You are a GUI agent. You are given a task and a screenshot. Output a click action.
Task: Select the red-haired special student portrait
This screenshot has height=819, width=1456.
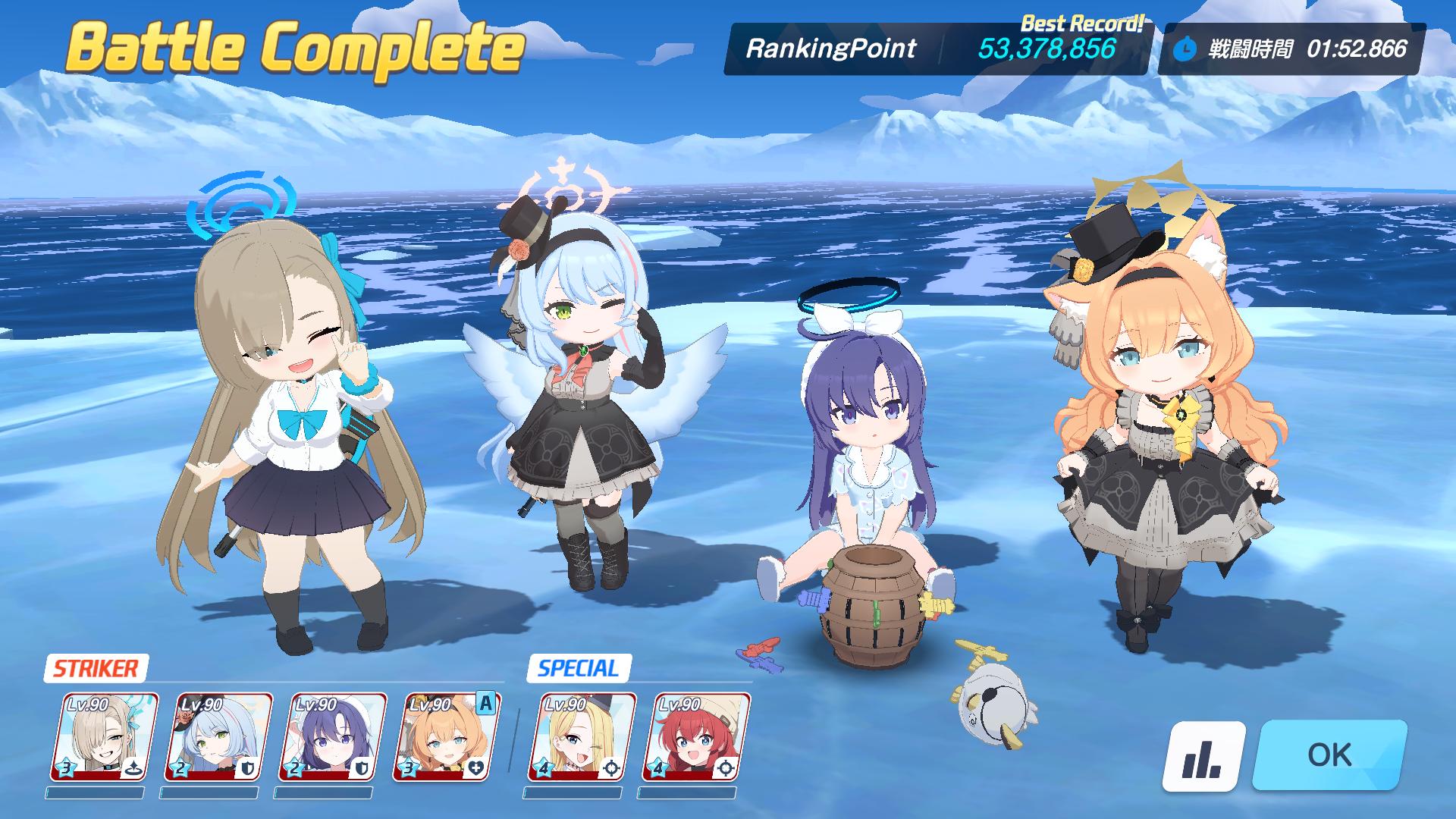696,736
